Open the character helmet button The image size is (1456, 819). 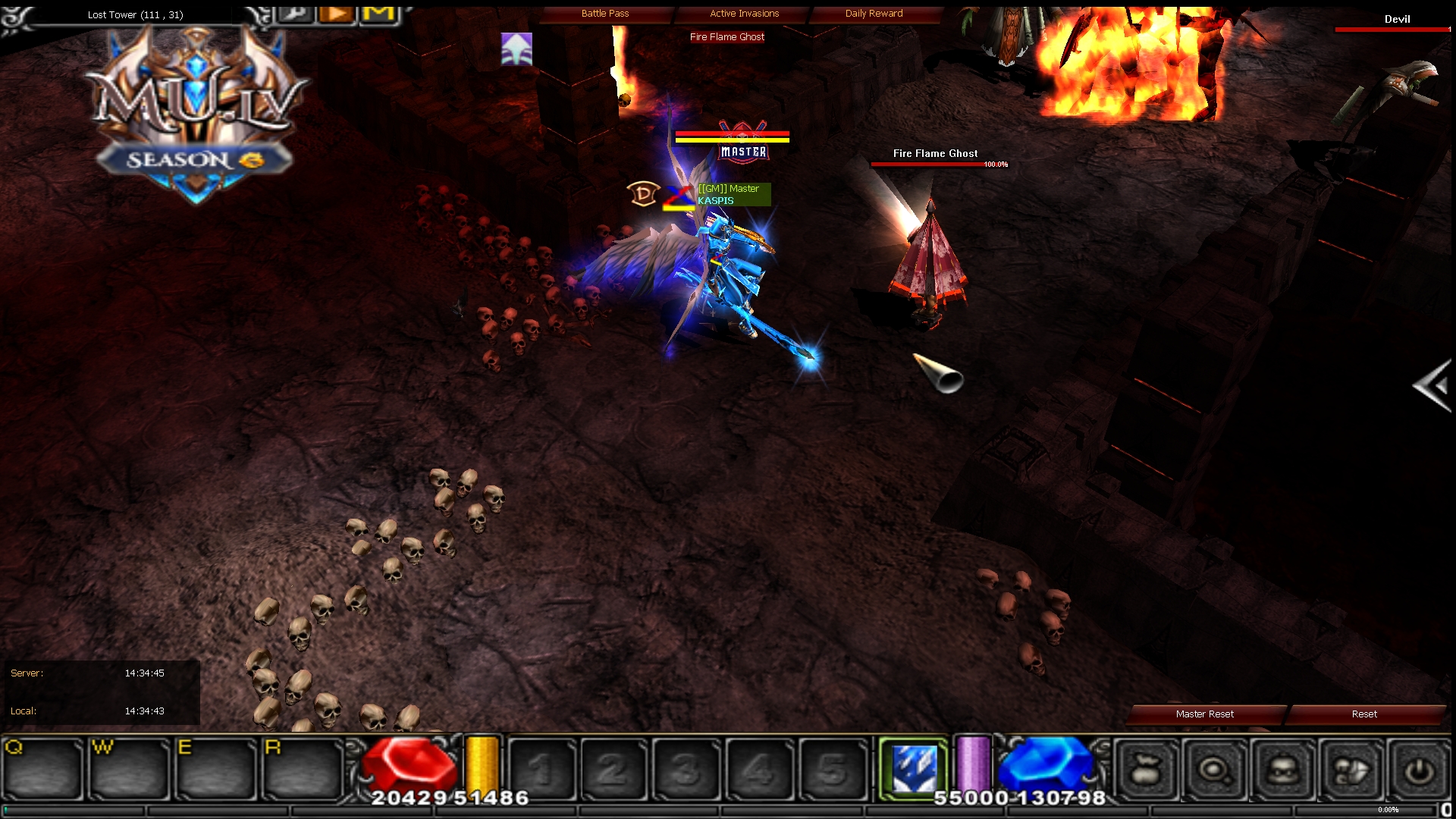tap(1282, 770)
